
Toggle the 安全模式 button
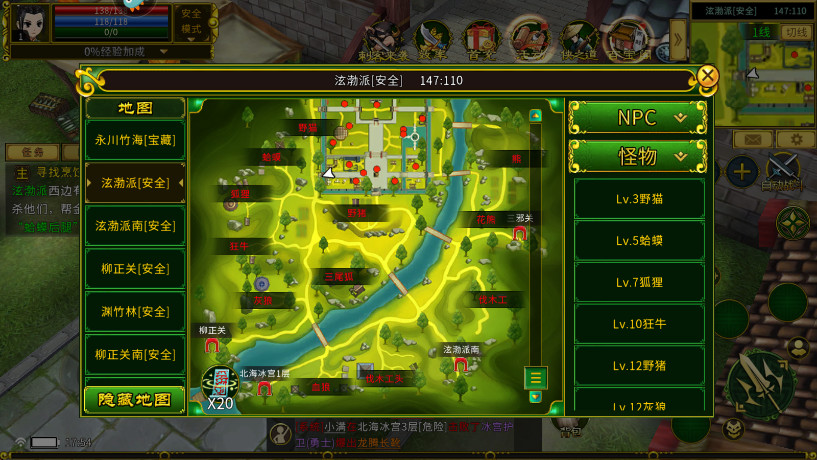pyautogui.click(x=192, y=21)
